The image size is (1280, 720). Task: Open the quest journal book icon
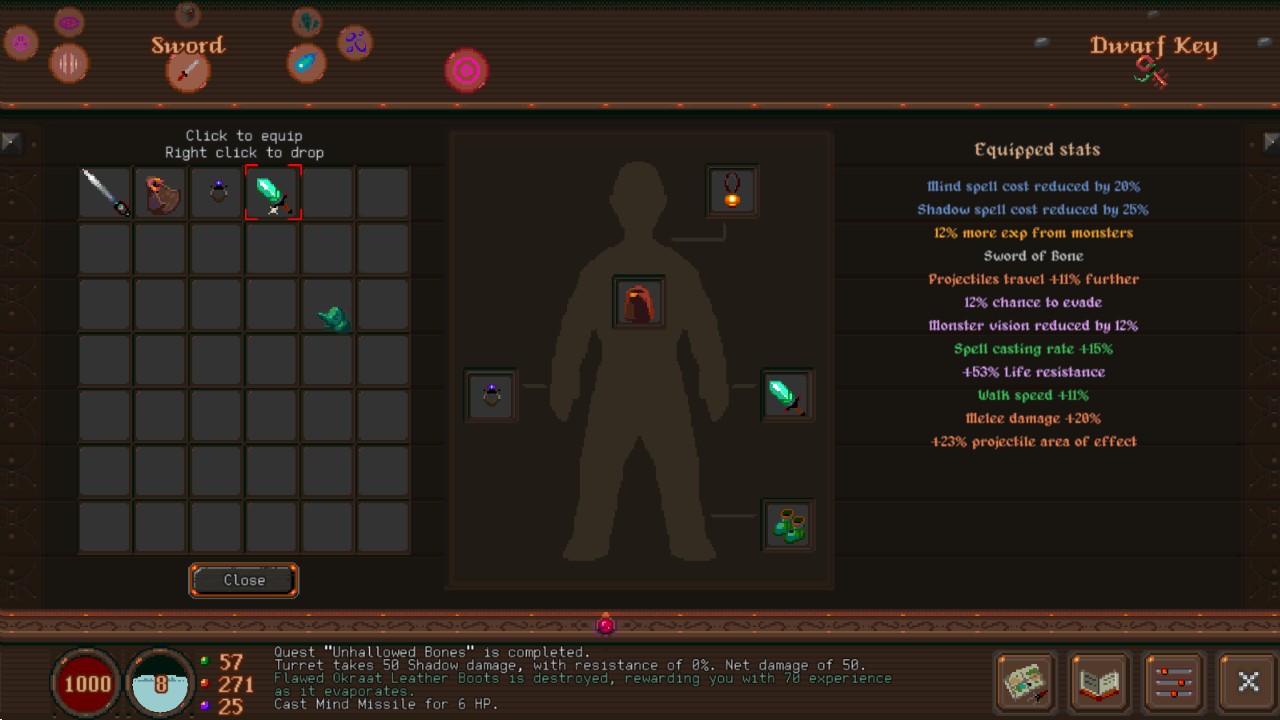(1099, 682)
